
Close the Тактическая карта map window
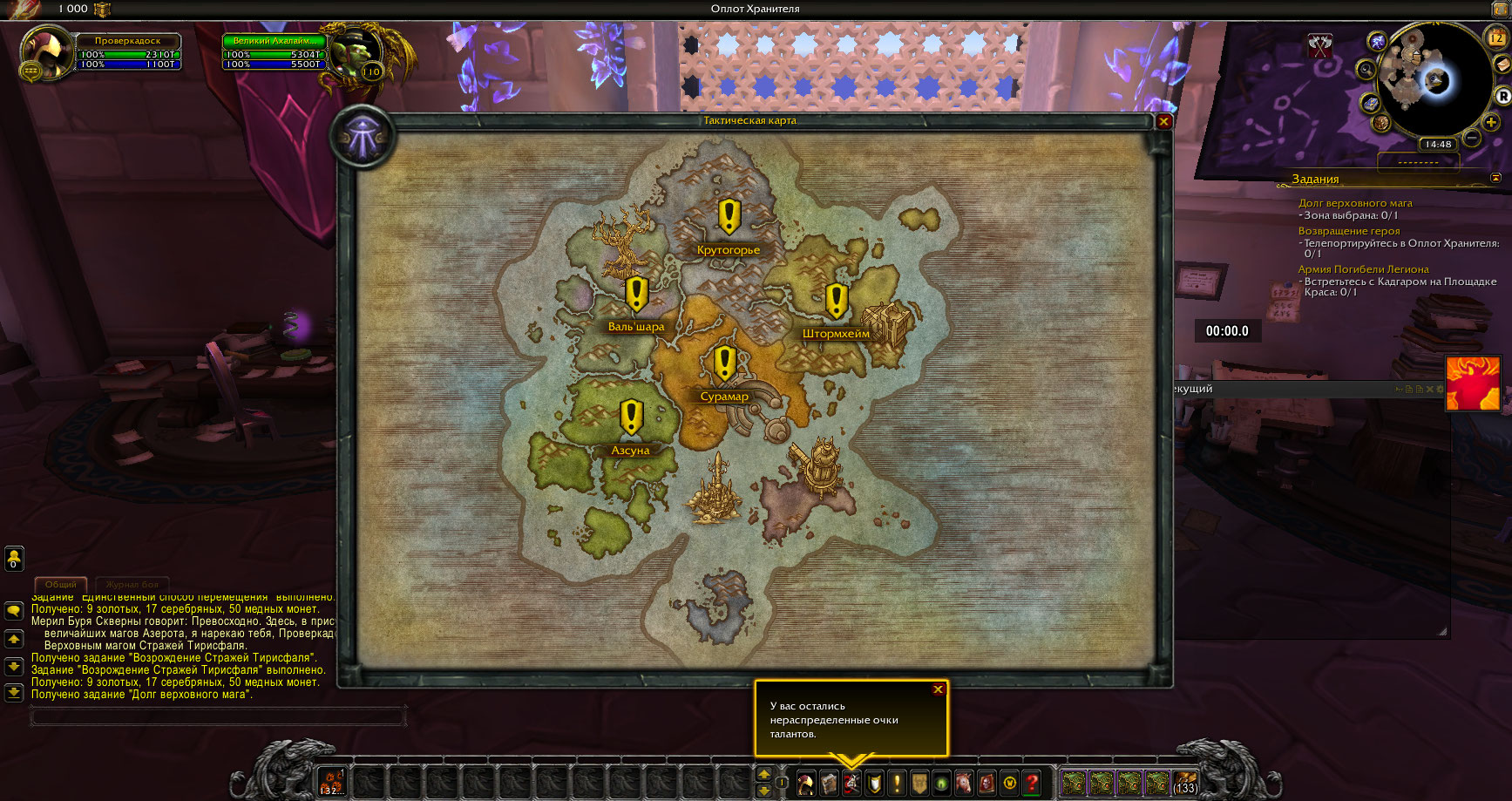[x=1163, y=122]
